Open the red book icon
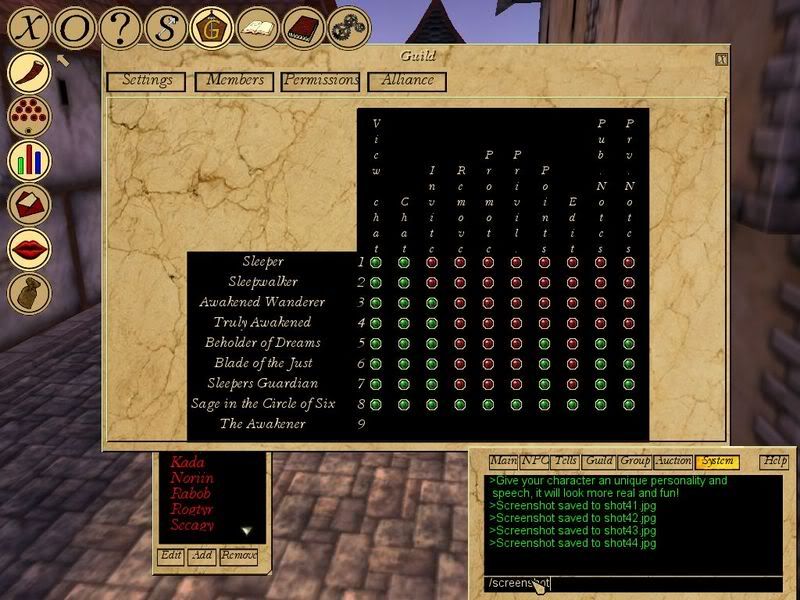This screenshot has width=800, height=600. 303,28
